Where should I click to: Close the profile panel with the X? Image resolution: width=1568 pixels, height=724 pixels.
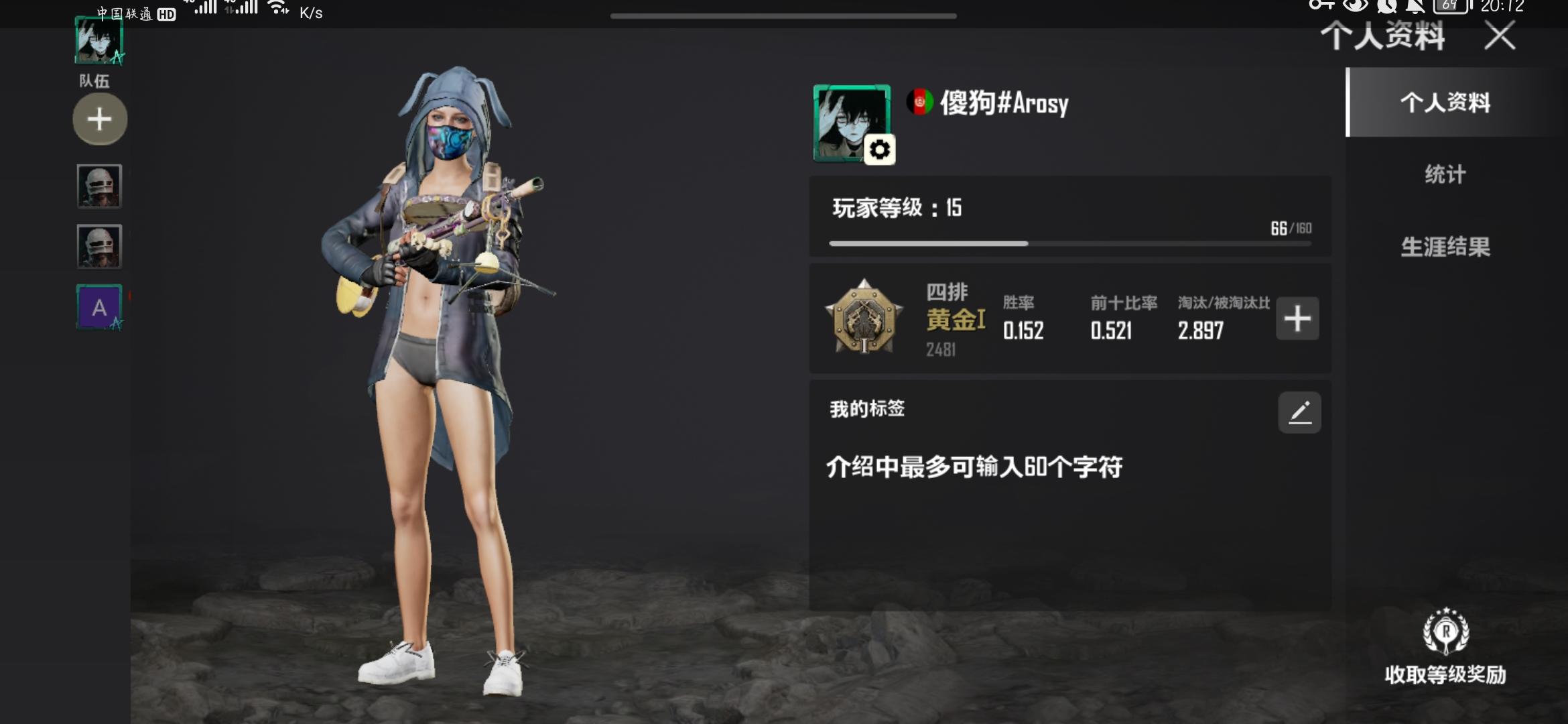(x=1499, y=38)
